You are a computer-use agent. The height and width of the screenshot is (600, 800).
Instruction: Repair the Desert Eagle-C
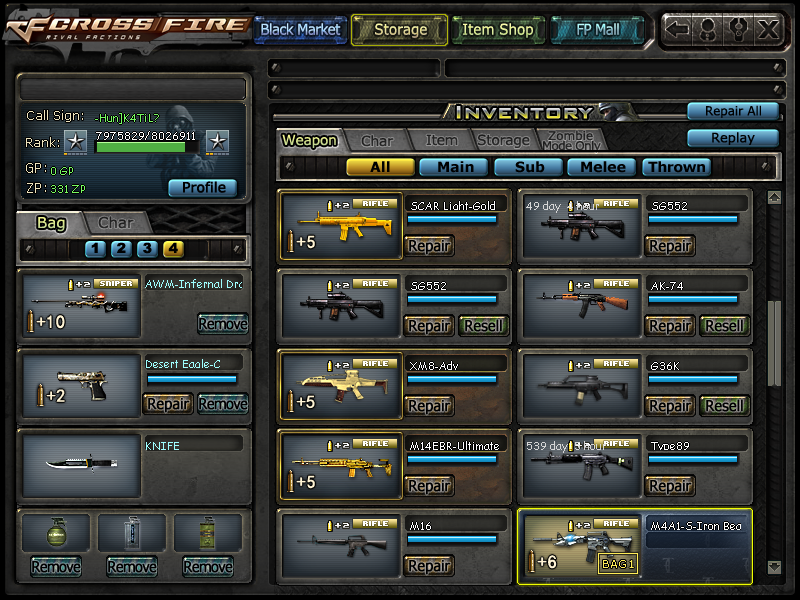168,404
